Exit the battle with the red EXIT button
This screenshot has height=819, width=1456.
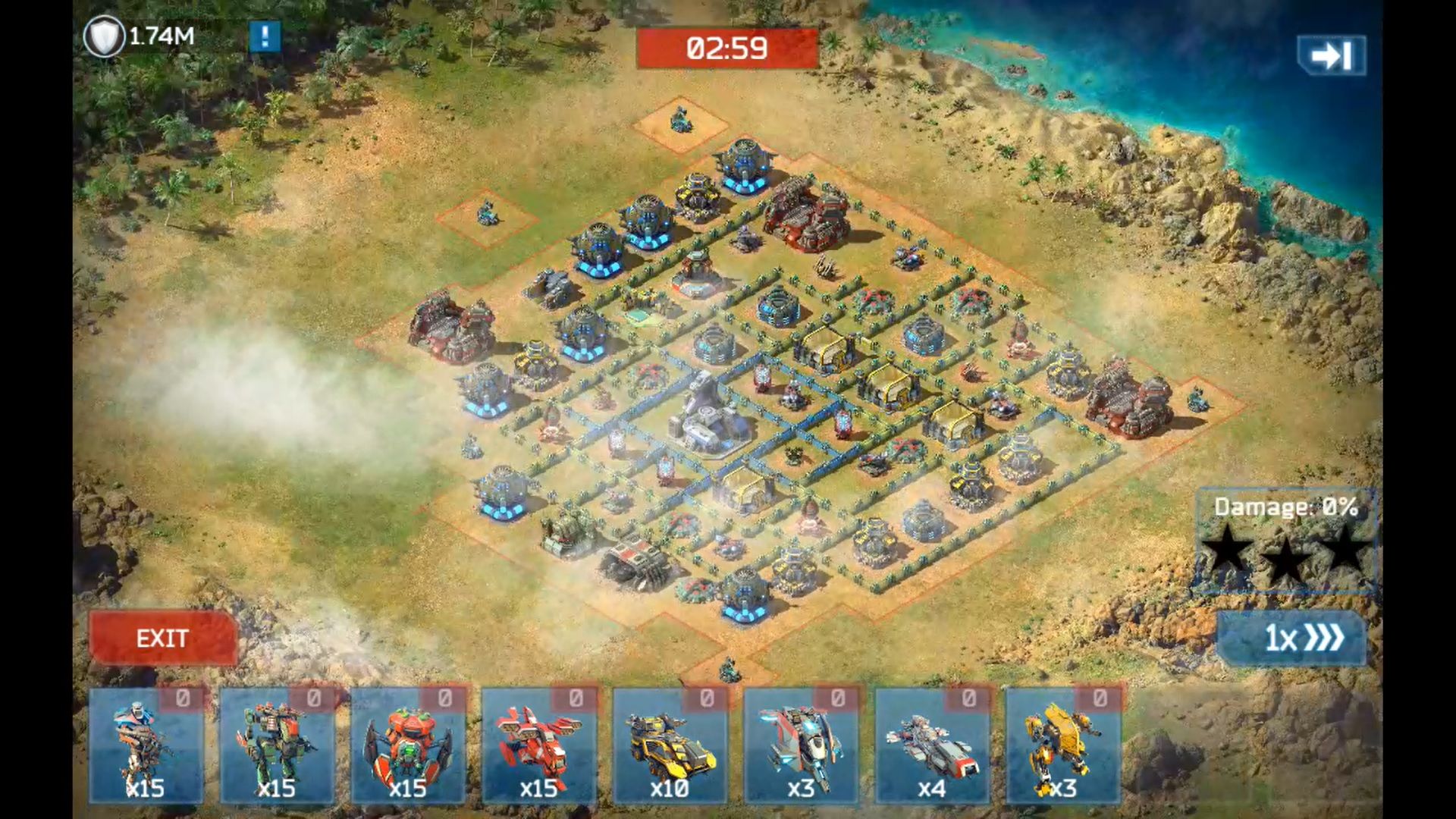coord(162,638)
